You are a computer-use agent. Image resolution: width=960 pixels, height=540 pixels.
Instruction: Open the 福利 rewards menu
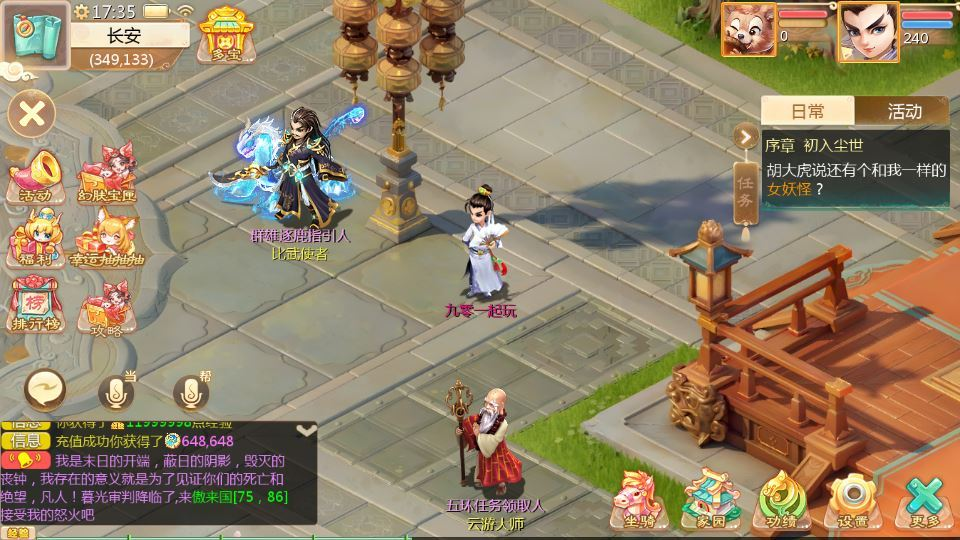tap(35, 239)
